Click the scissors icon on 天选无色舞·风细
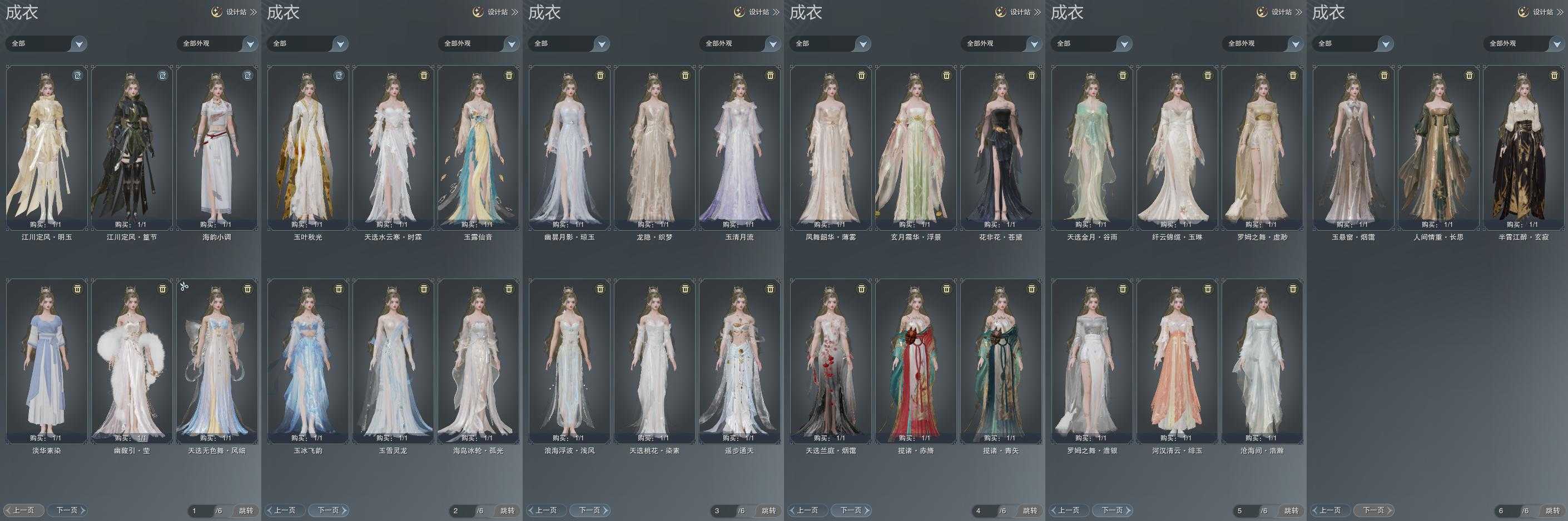 (x=185, y=286)
